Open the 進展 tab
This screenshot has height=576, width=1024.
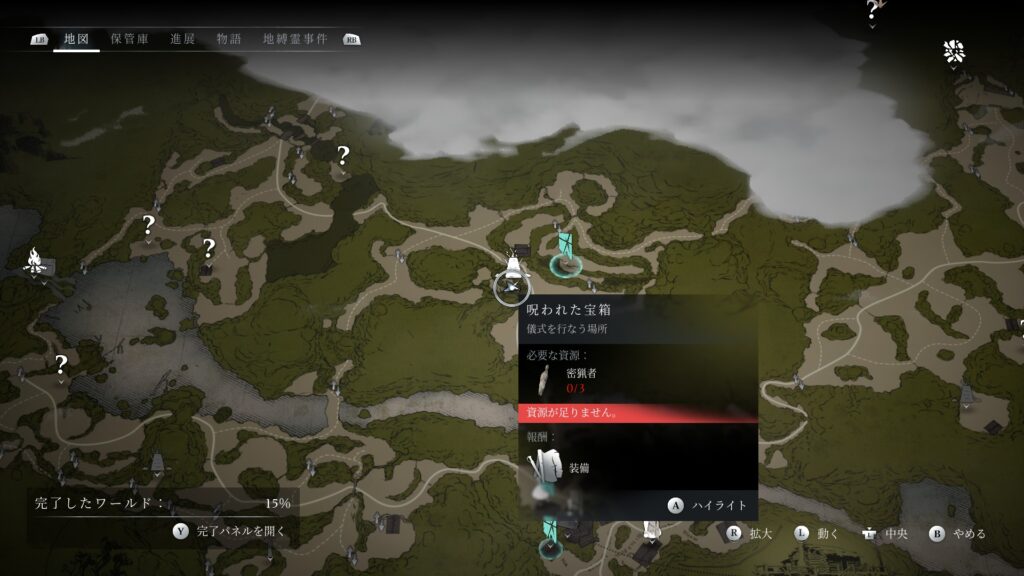click(x=182, y=39)
